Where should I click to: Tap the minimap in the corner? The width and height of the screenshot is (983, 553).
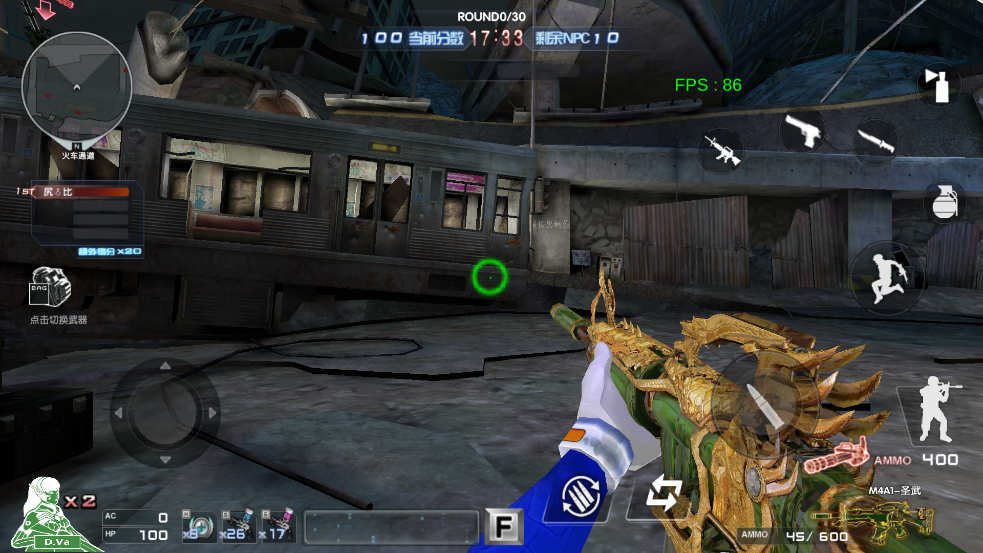(x=76, y=88)
